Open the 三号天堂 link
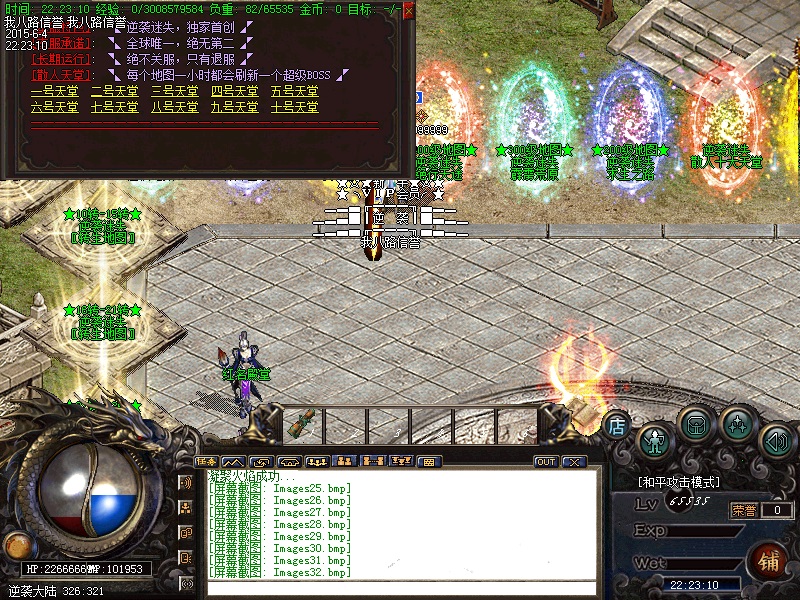This screenshot has width=800, height=600. point(175,91)
